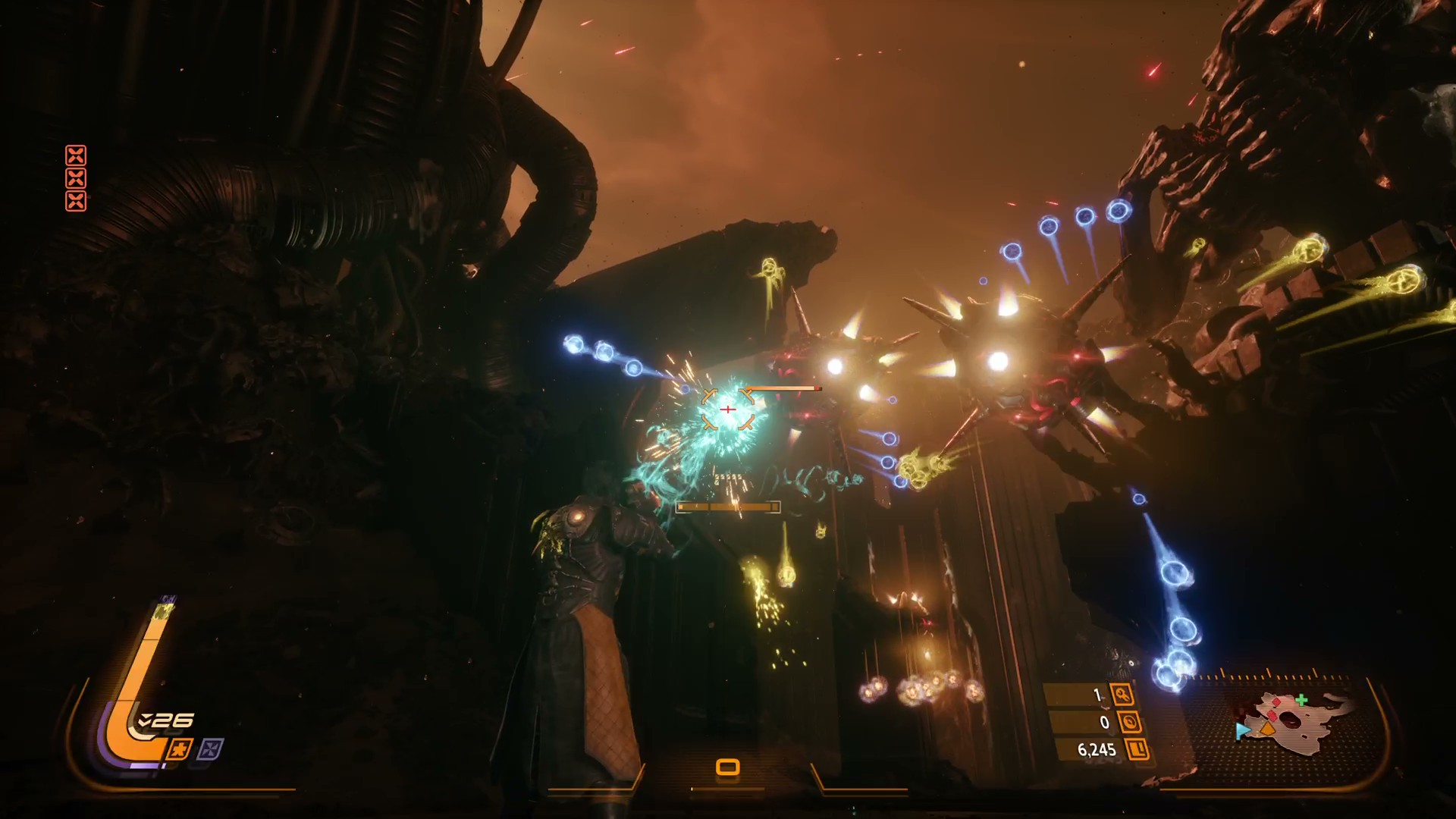Select the ether resource icon

(x=1129, y=722)
